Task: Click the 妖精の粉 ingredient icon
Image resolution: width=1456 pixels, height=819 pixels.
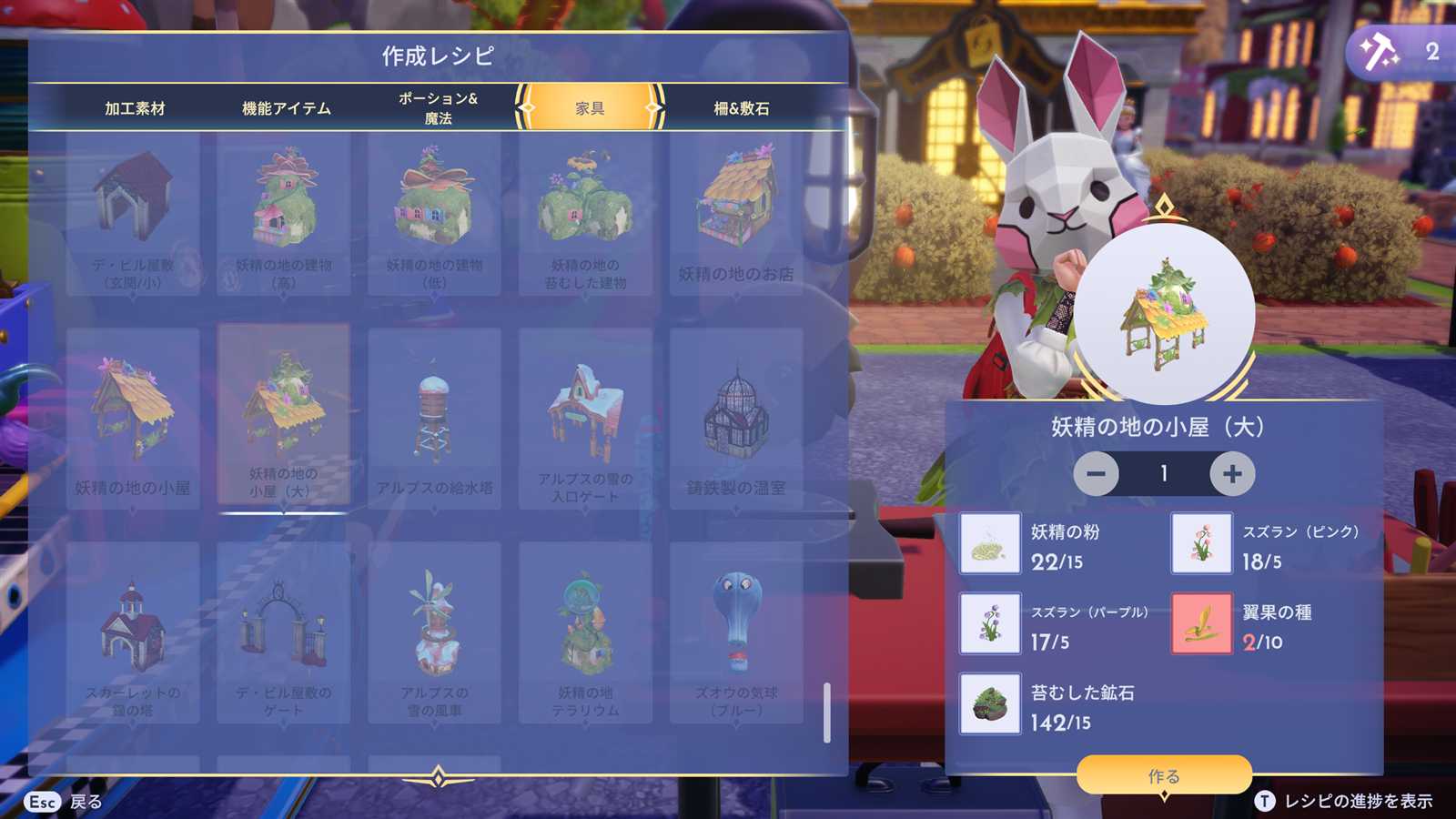Action: [x=990, y=543]
